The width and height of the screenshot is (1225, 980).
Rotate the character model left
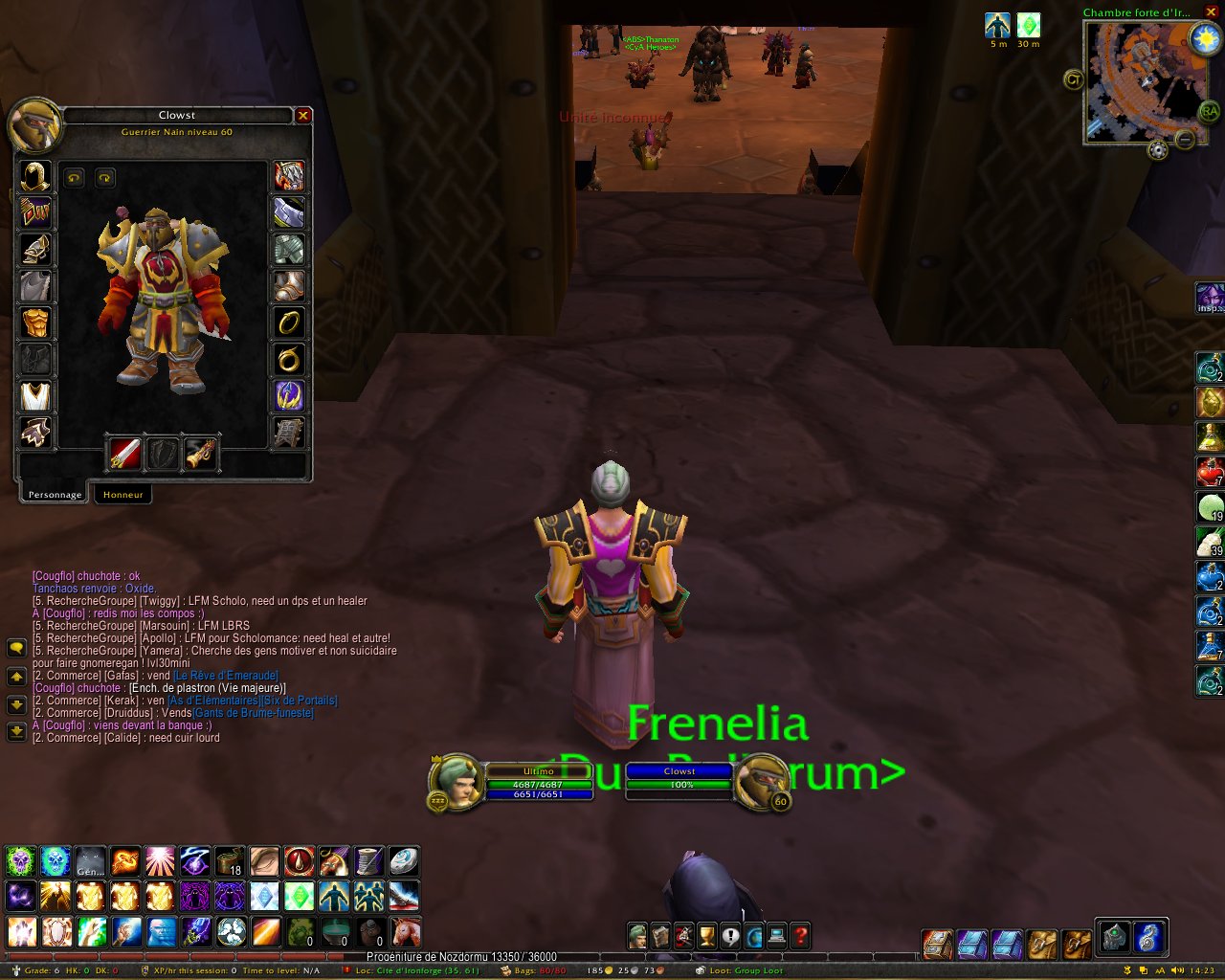coord(75,178)
